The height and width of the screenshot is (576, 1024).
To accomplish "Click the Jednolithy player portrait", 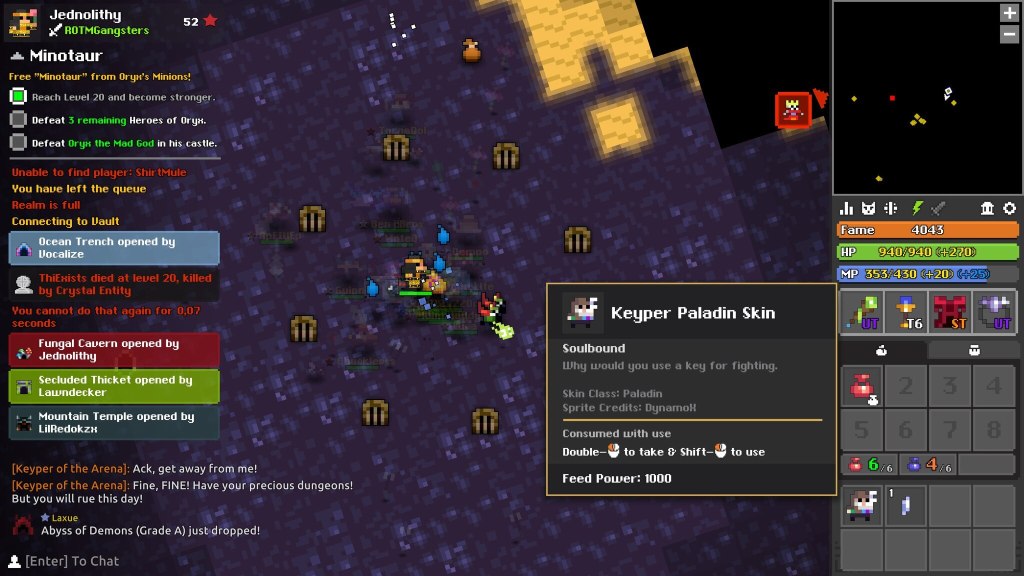I will [x=25, y=22].
